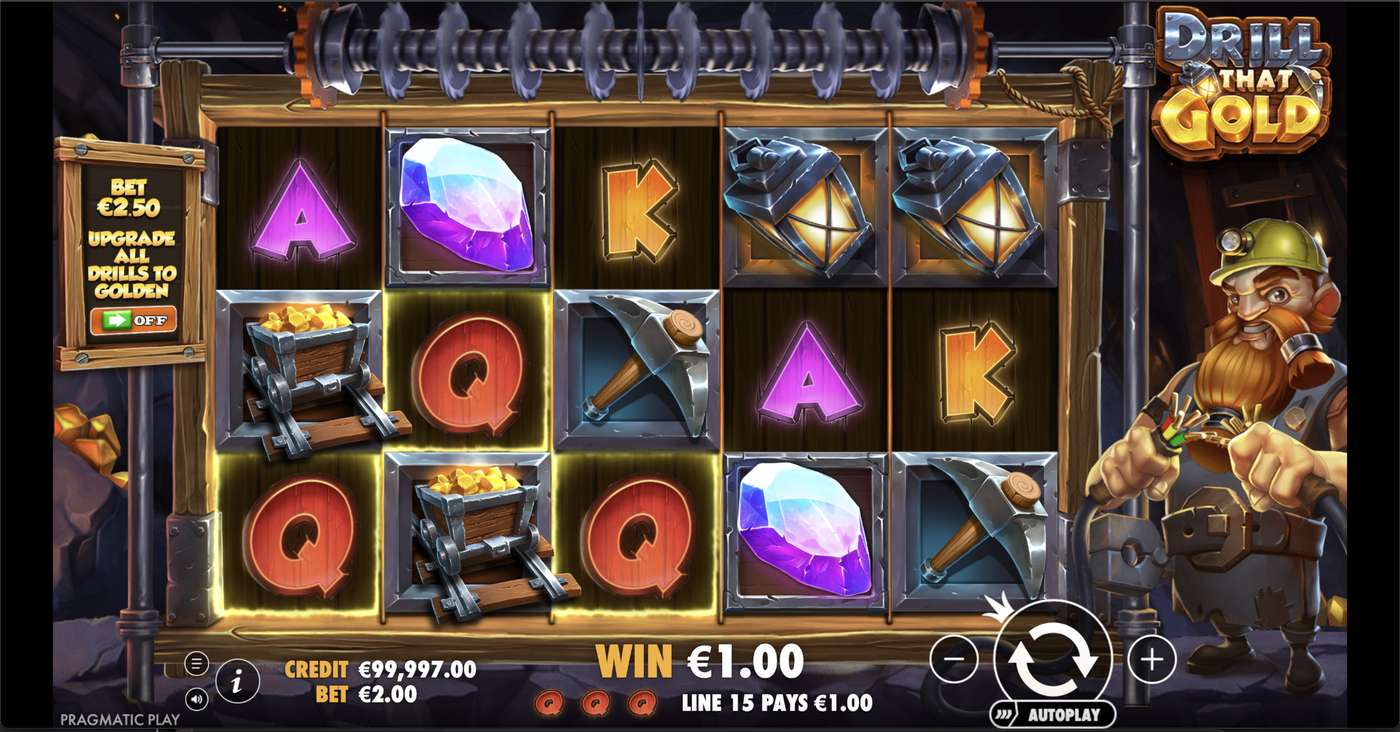Open the hamburger menu icon
Image resolution: width=1400 pixels, height=732 pixels.
click(197, 663)
